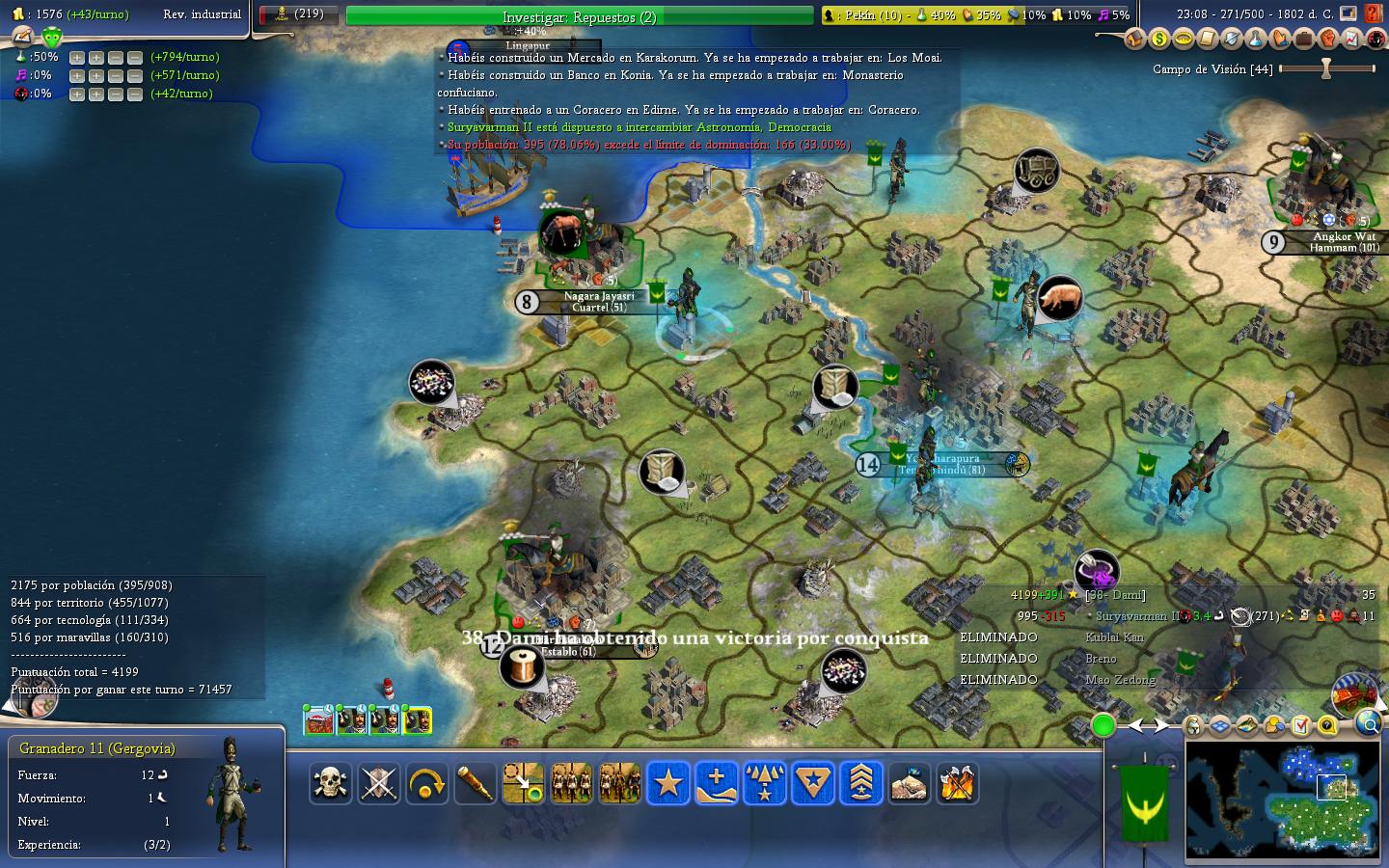Select the go-to tile movement action
Viewport: 1389px width, 868px height.
point(523,783)
